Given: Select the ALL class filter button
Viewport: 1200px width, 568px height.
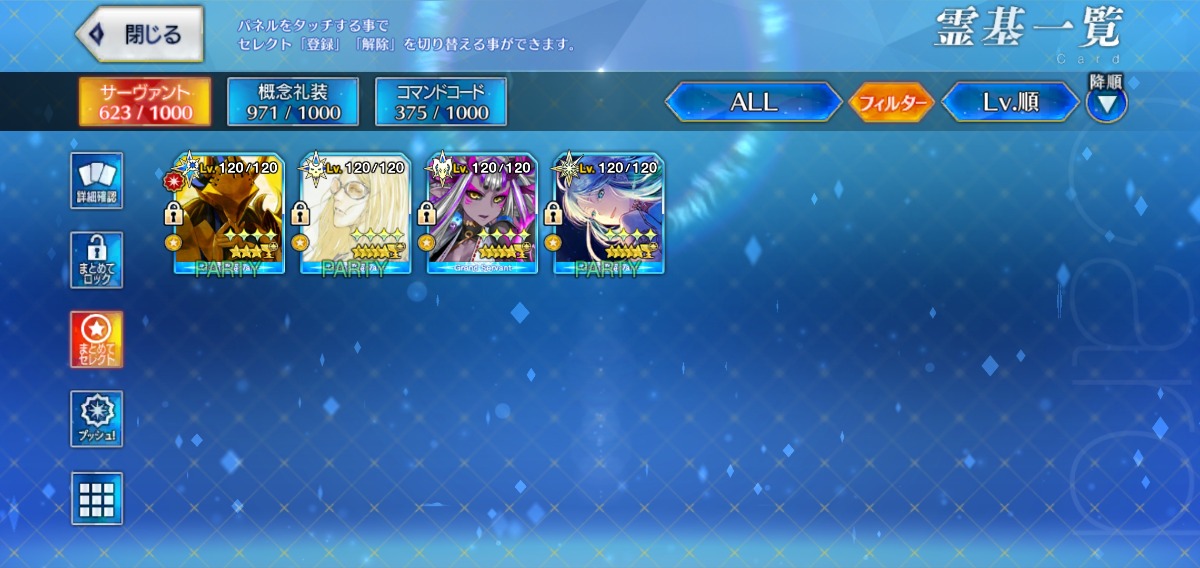Looking at the screenshot, I should (754, 102).
